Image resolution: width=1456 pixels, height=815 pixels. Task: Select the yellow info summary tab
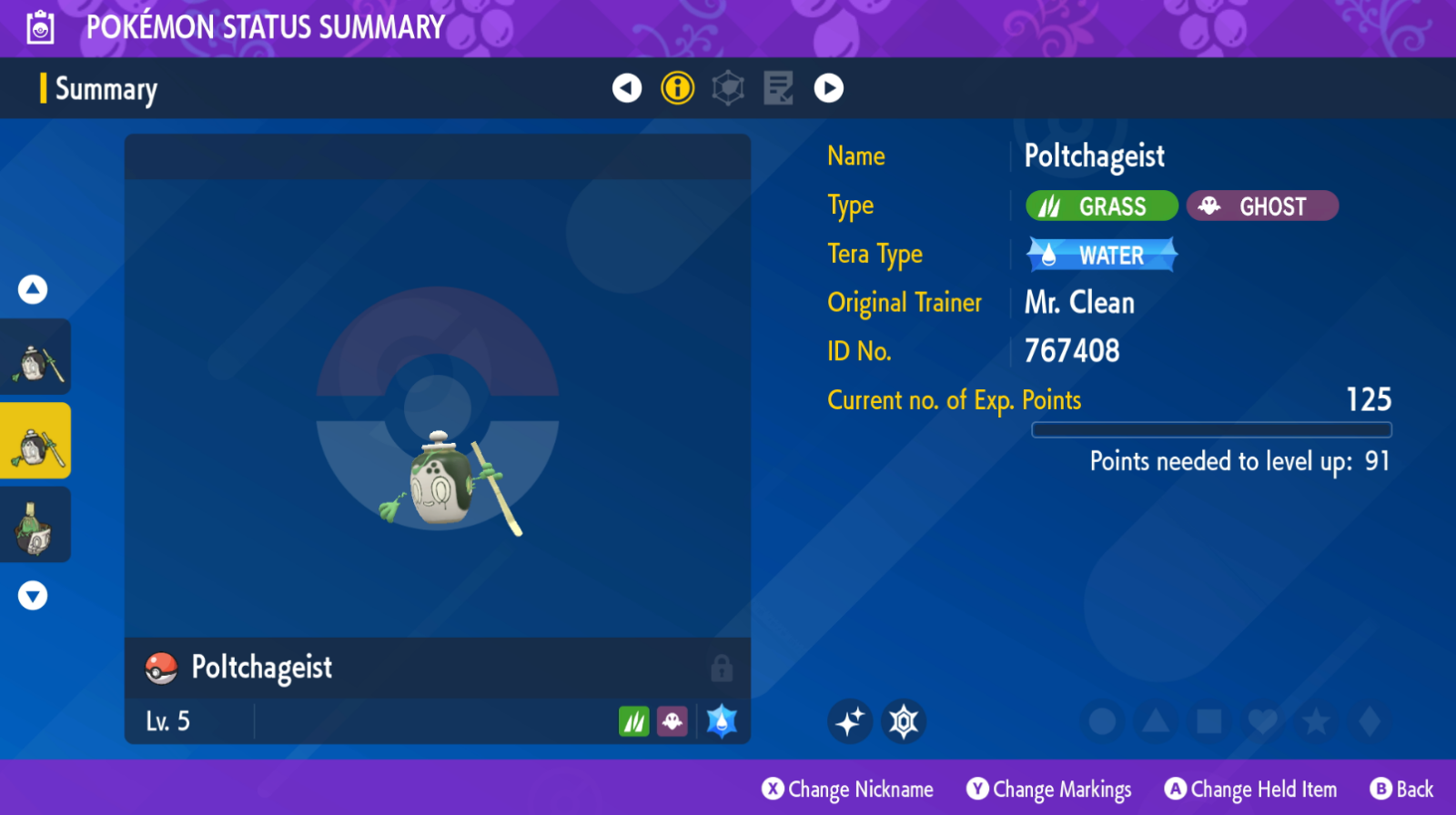[x=677, y=88]
